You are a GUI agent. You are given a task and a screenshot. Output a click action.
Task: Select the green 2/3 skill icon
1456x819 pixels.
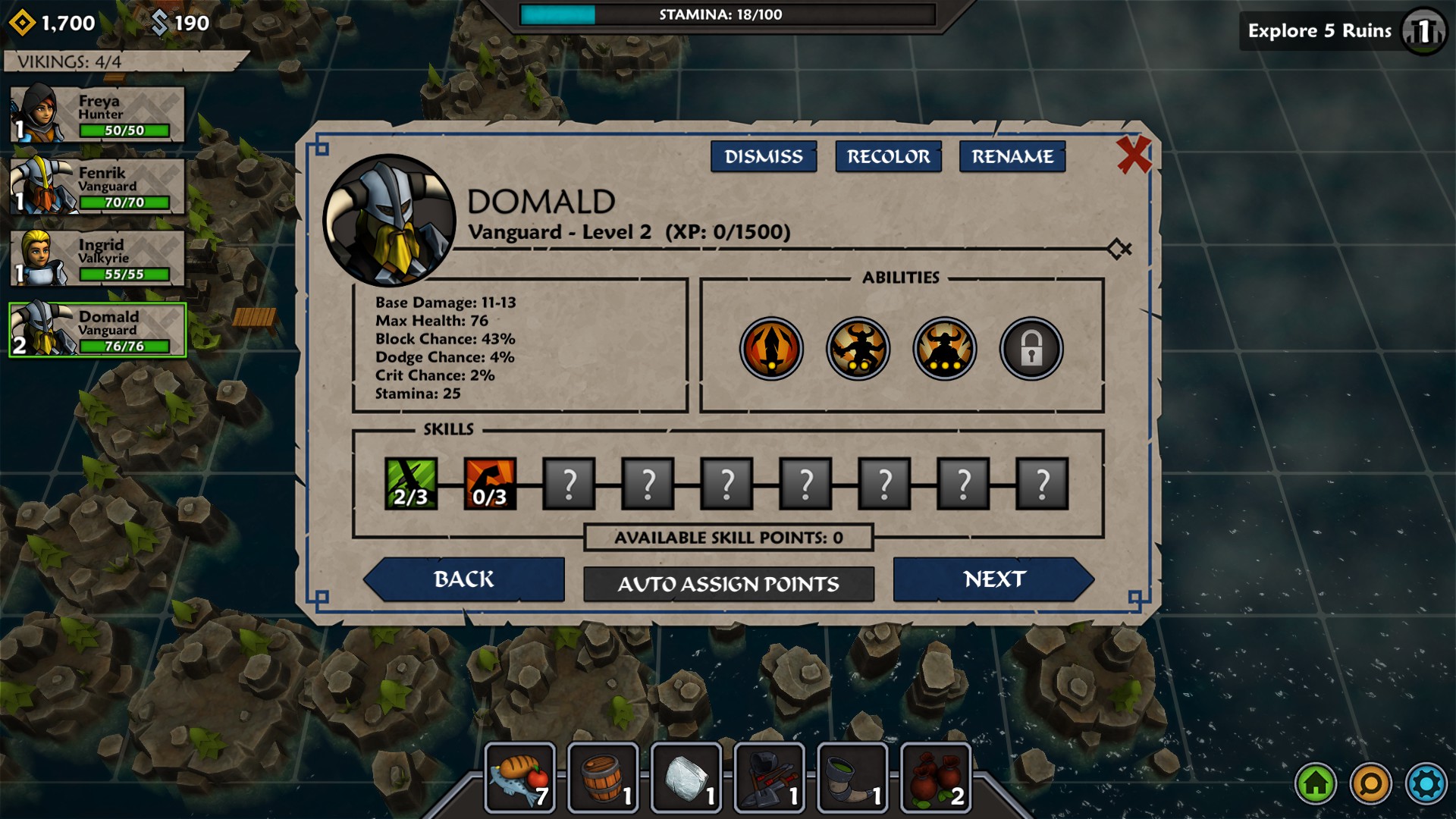[411, 483]
